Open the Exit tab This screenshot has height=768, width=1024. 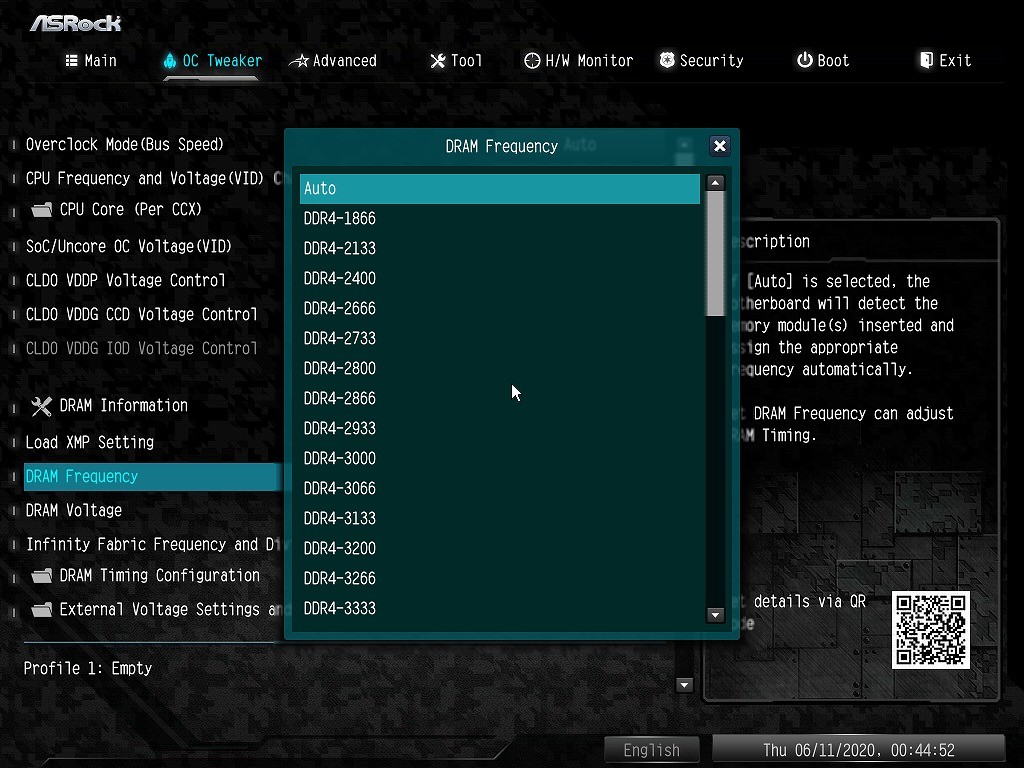(x=945, y=61)
